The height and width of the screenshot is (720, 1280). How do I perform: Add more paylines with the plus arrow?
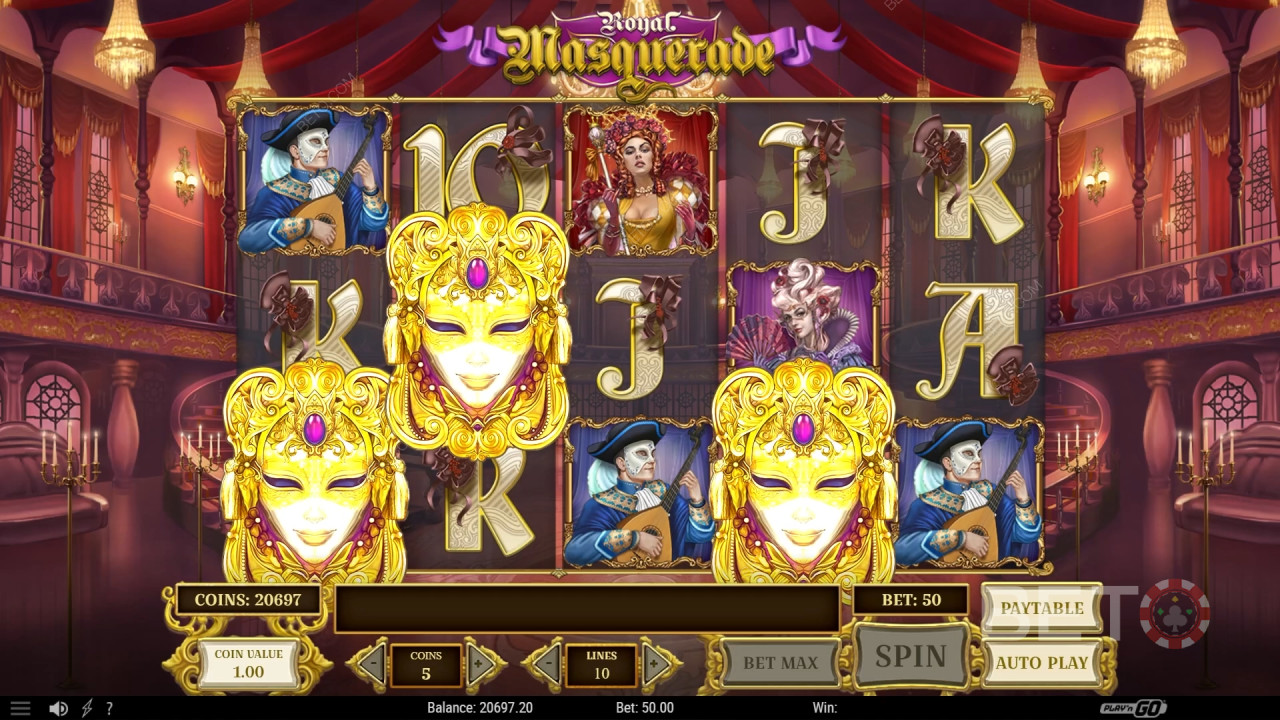(658, 664)
